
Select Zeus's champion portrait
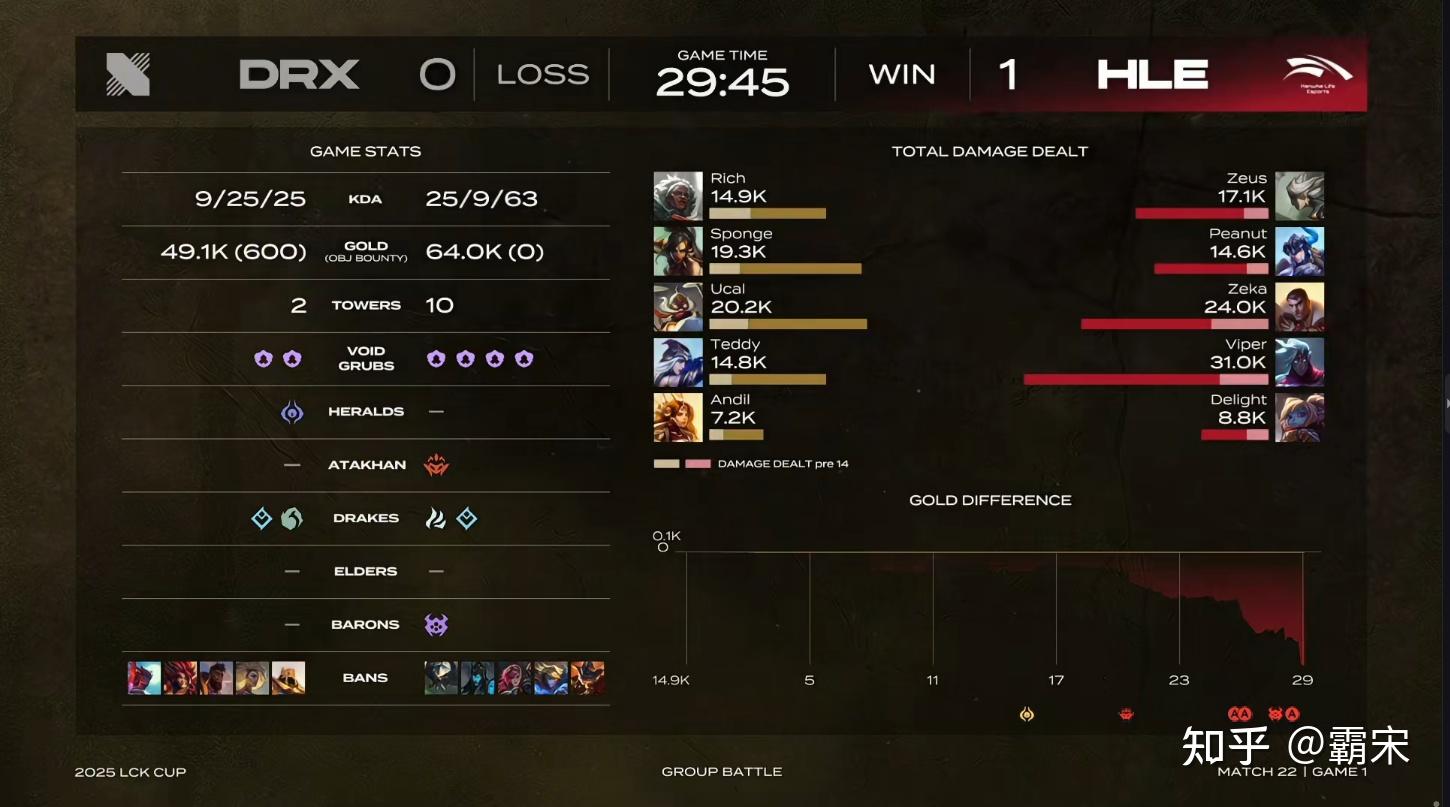[1300, 196]
